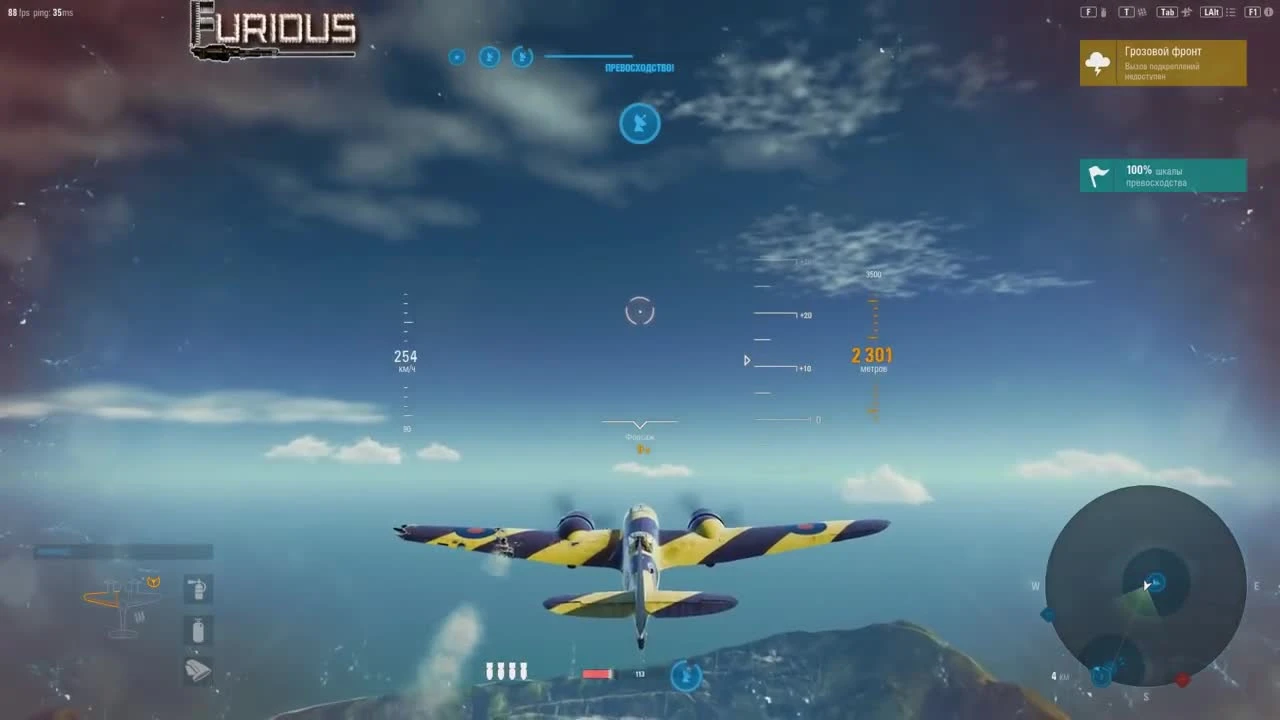Click the flag icon beside 100% шкалы превосходства
This screenshot has height=720, width=1280.
1097,175
